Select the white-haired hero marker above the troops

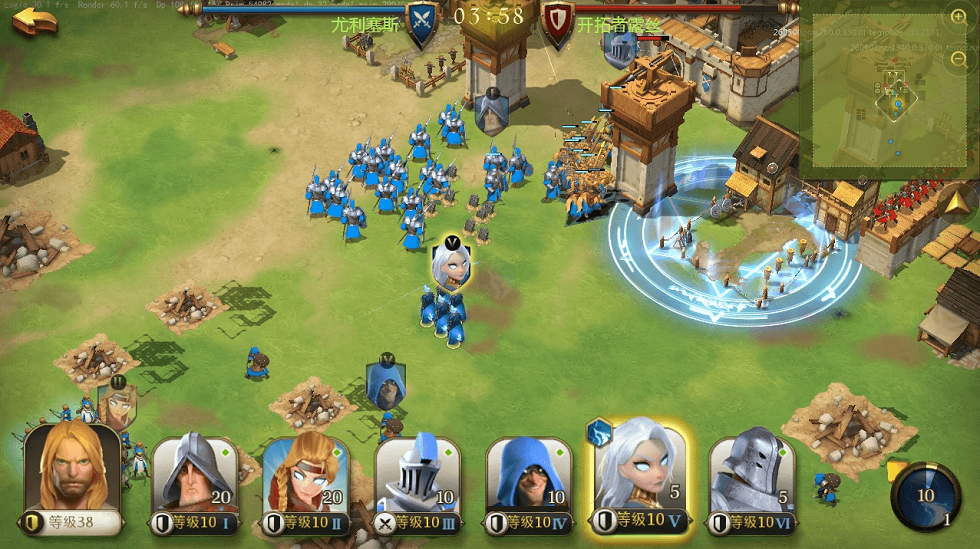point(451,264)
